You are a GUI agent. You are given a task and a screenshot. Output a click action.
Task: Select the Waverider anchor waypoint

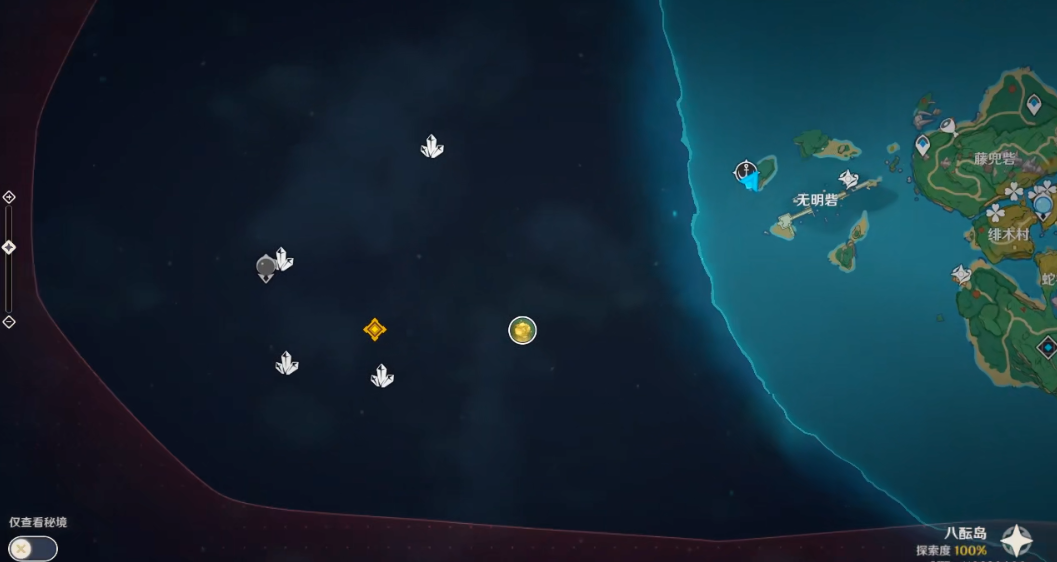coord(745,172)
